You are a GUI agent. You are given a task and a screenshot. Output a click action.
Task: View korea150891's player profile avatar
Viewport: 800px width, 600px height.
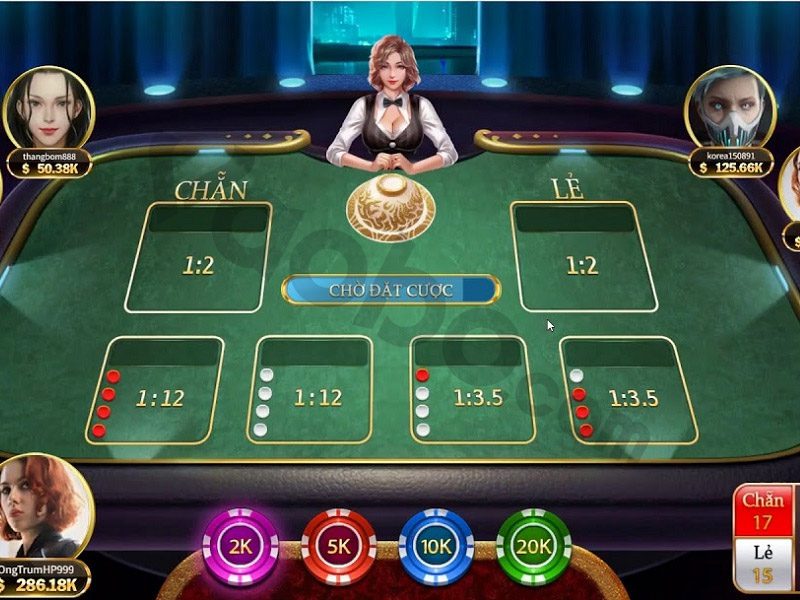pos(730,108)
